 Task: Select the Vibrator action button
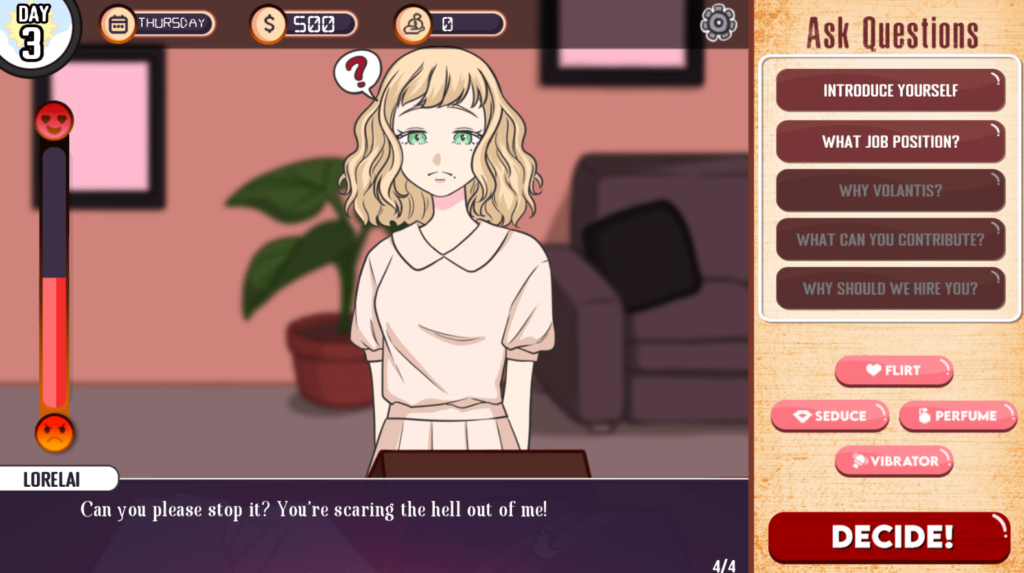click(893, 461)
